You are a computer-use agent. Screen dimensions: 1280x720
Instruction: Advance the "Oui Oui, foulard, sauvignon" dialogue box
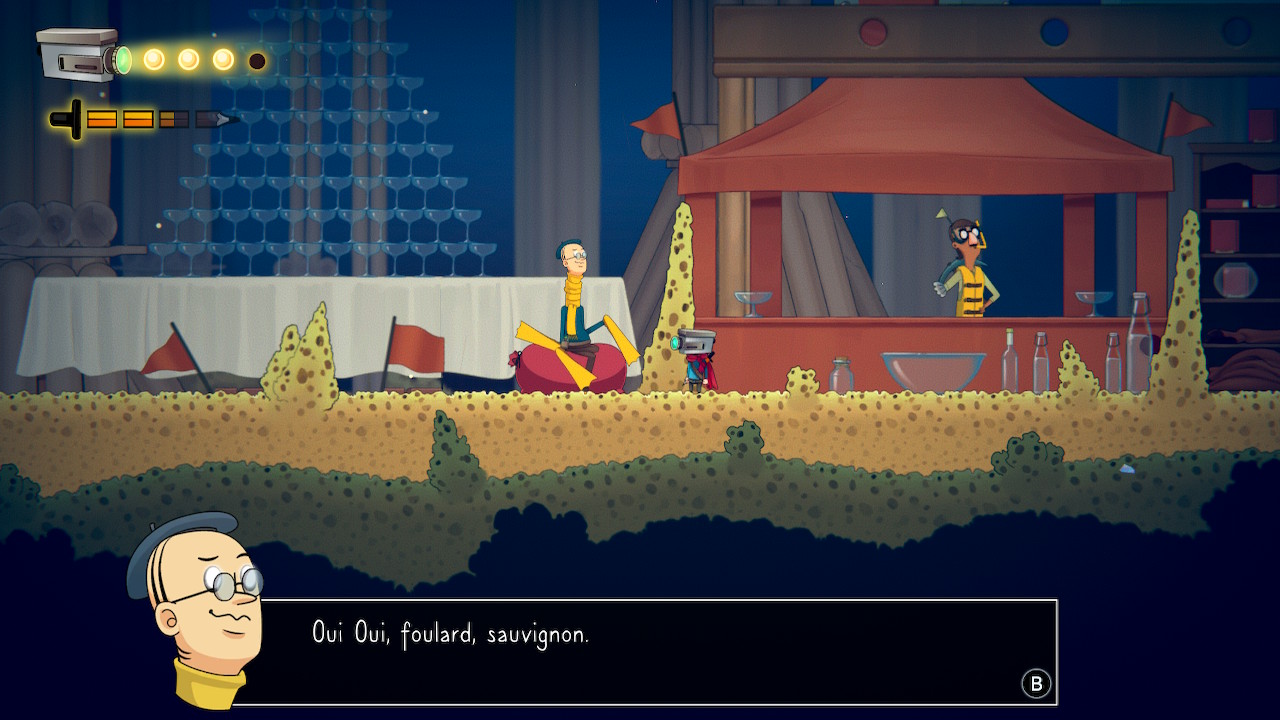click(1036, 684)
